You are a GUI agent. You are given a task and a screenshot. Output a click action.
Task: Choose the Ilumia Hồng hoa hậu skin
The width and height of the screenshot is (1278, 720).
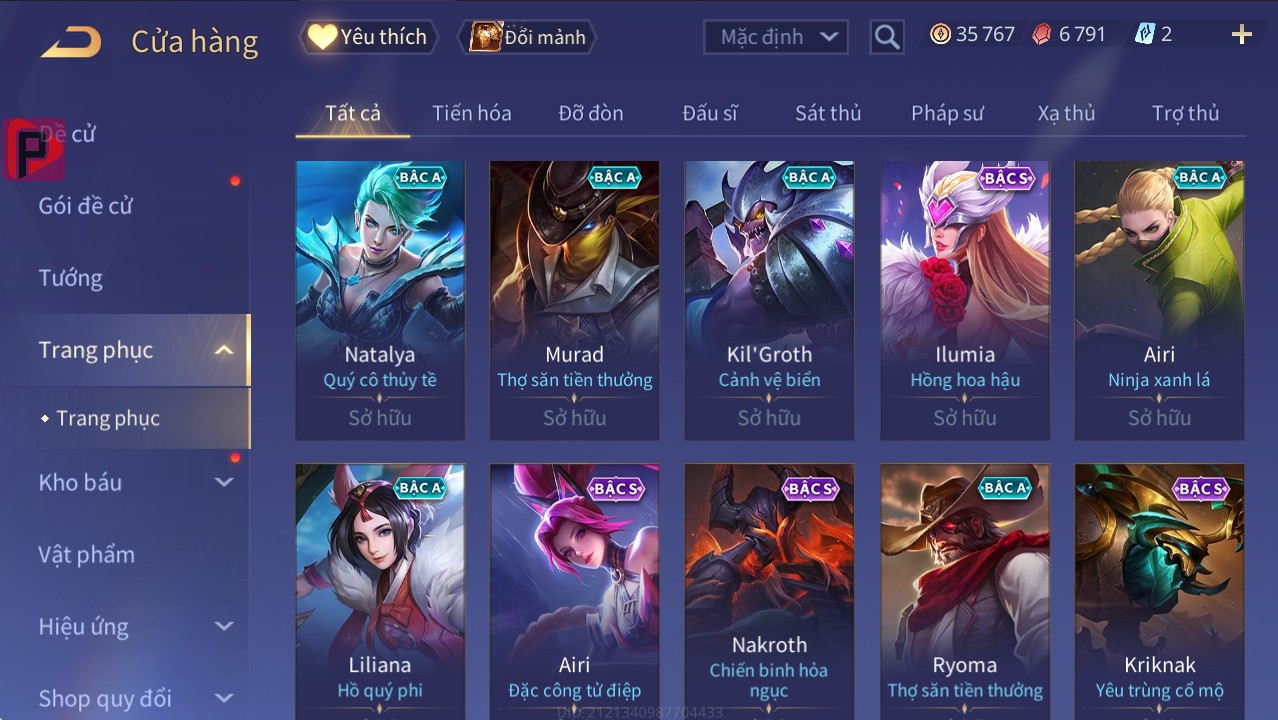(x=965, y=300)
